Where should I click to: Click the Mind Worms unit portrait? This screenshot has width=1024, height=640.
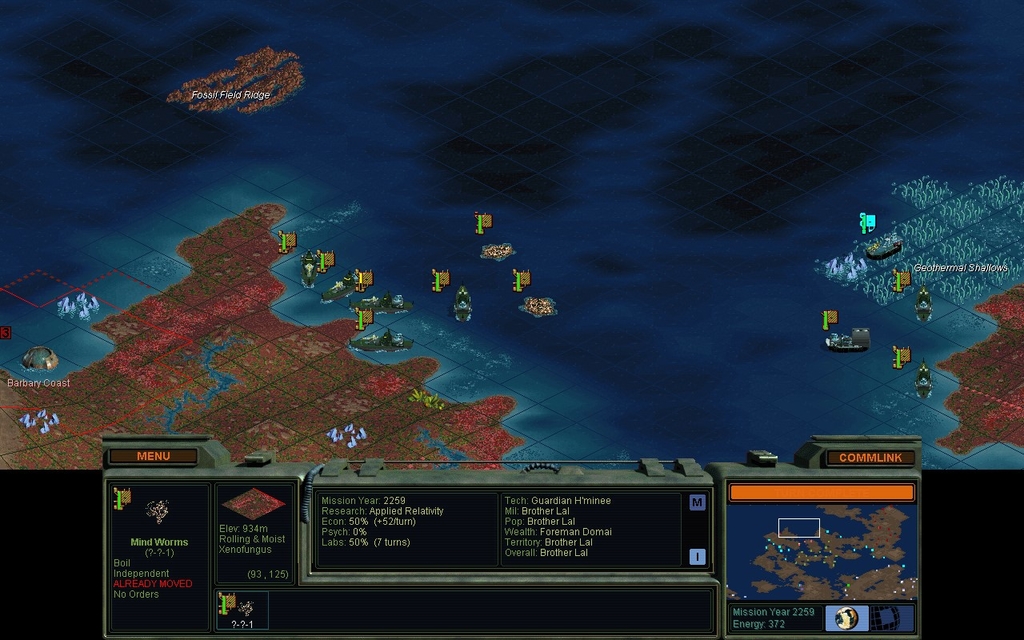coord(157,512)
